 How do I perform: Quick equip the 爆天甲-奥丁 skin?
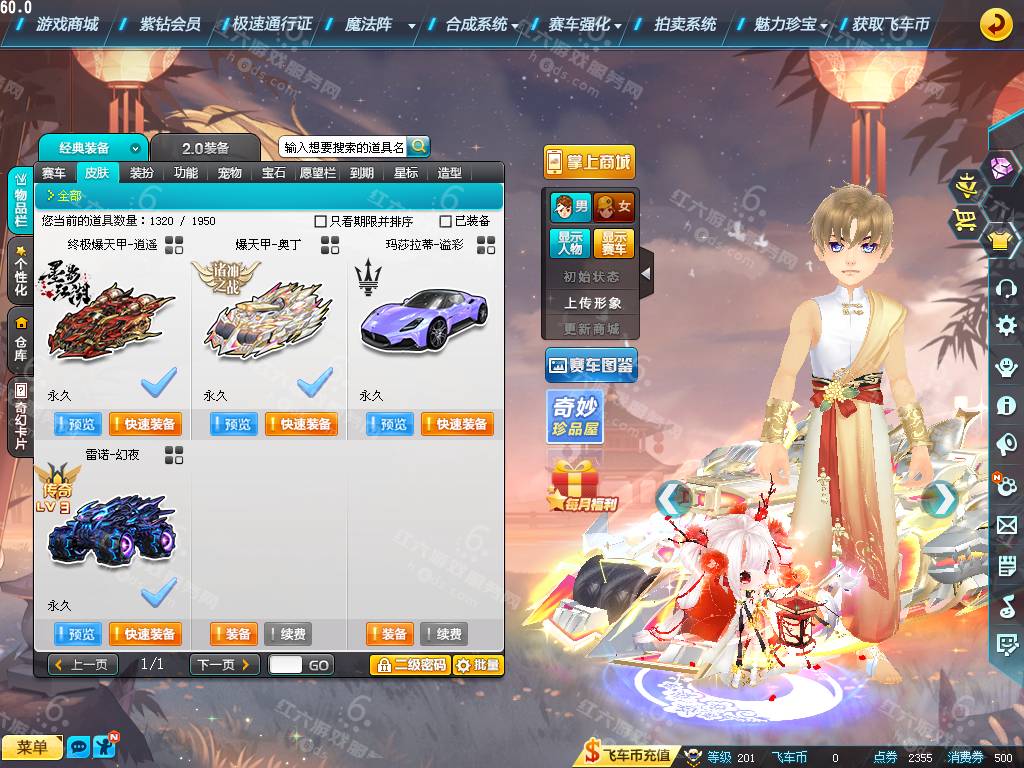click(301, 424)
